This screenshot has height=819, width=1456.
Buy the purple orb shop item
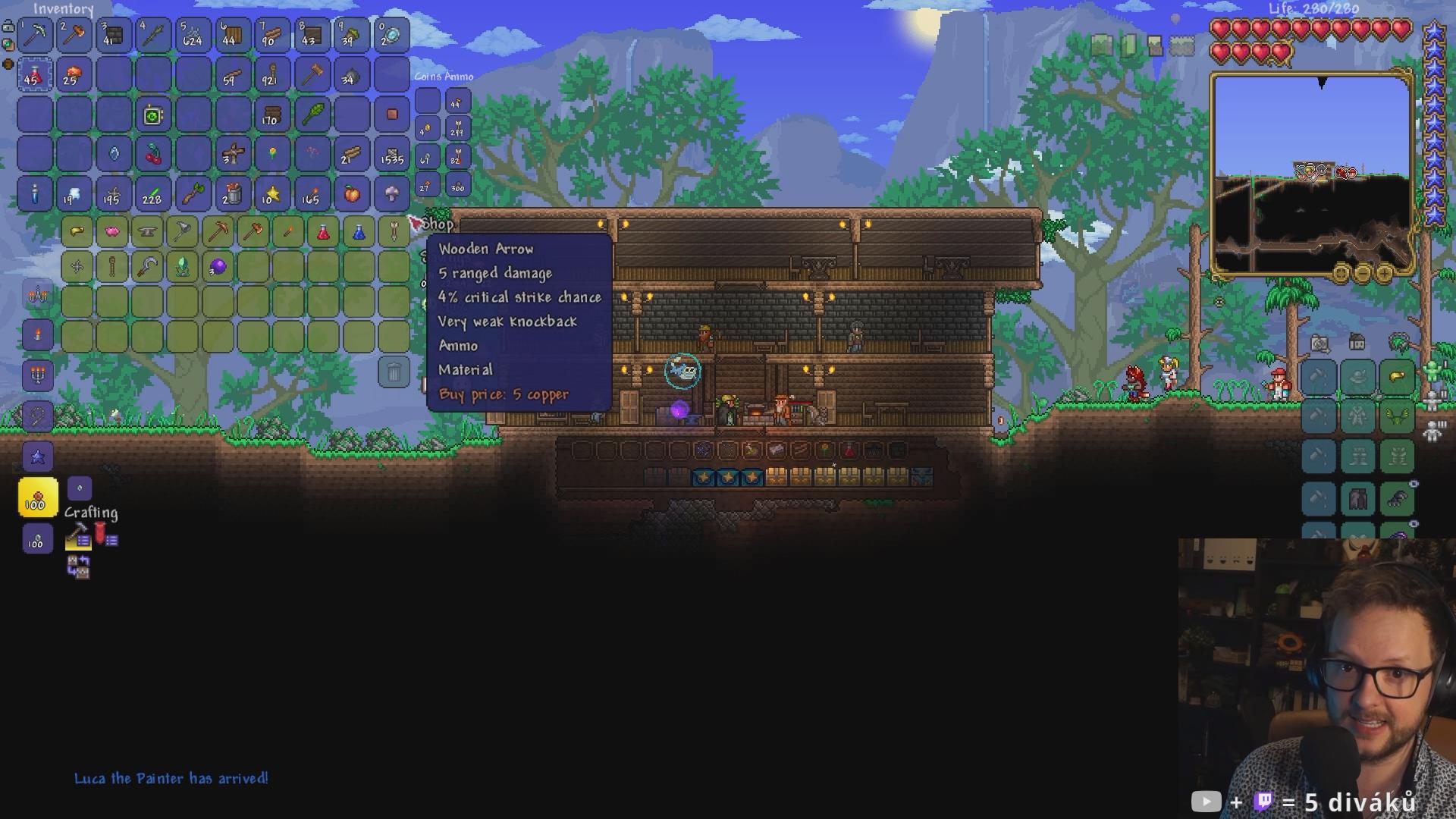click(218, 266)
